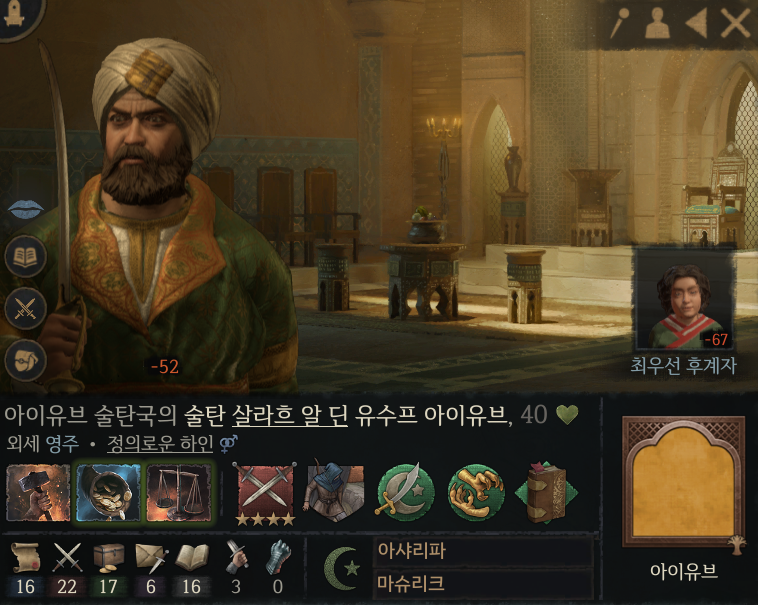Screen dimensions: 758x605
Task: Inspect the green book trait icon
Action: (x=545, y=492)
